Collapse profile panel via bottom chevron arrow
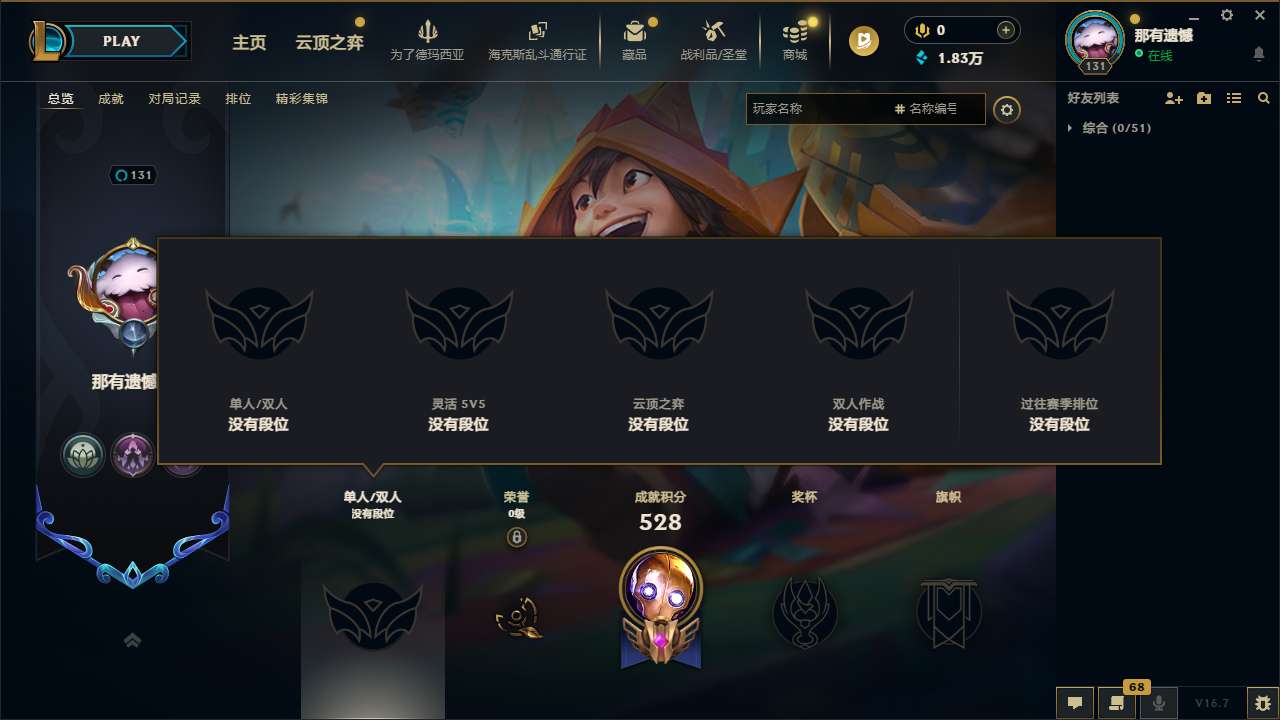The image size is (1280, 720). (x=132, y=640)
